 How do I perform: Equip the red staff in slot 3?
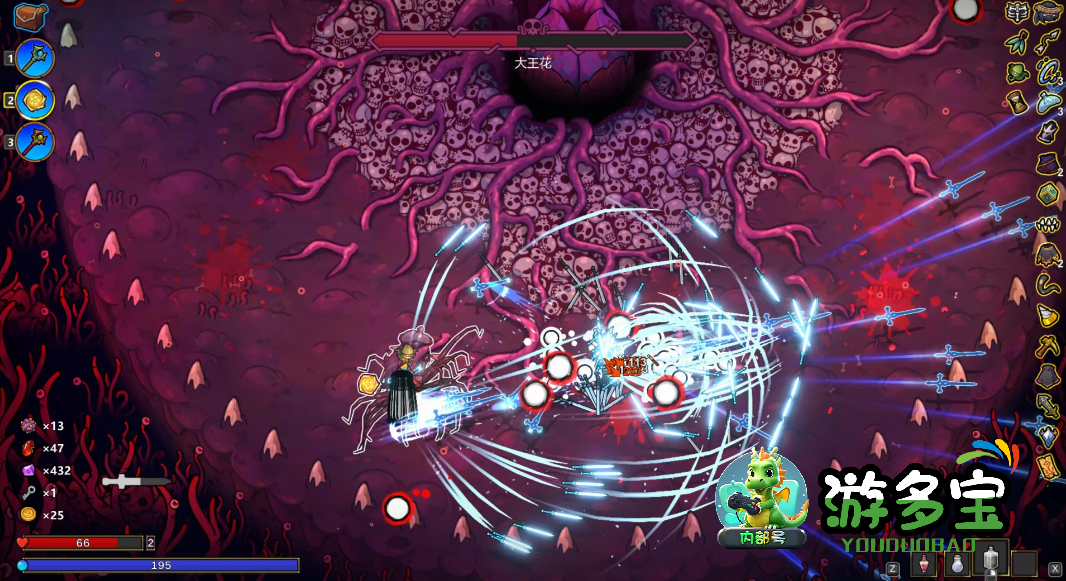pyautogui.click(x=34, y=142)
